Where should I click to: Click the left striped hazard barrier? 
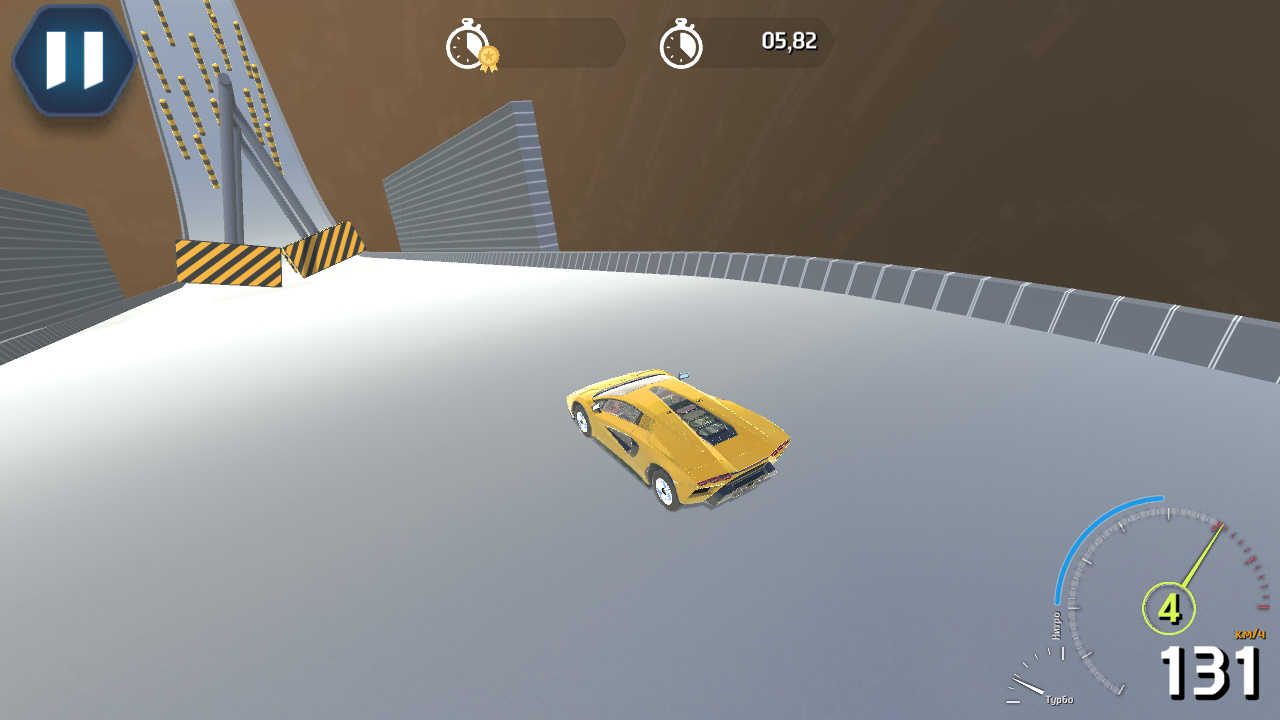coord(228,262)
